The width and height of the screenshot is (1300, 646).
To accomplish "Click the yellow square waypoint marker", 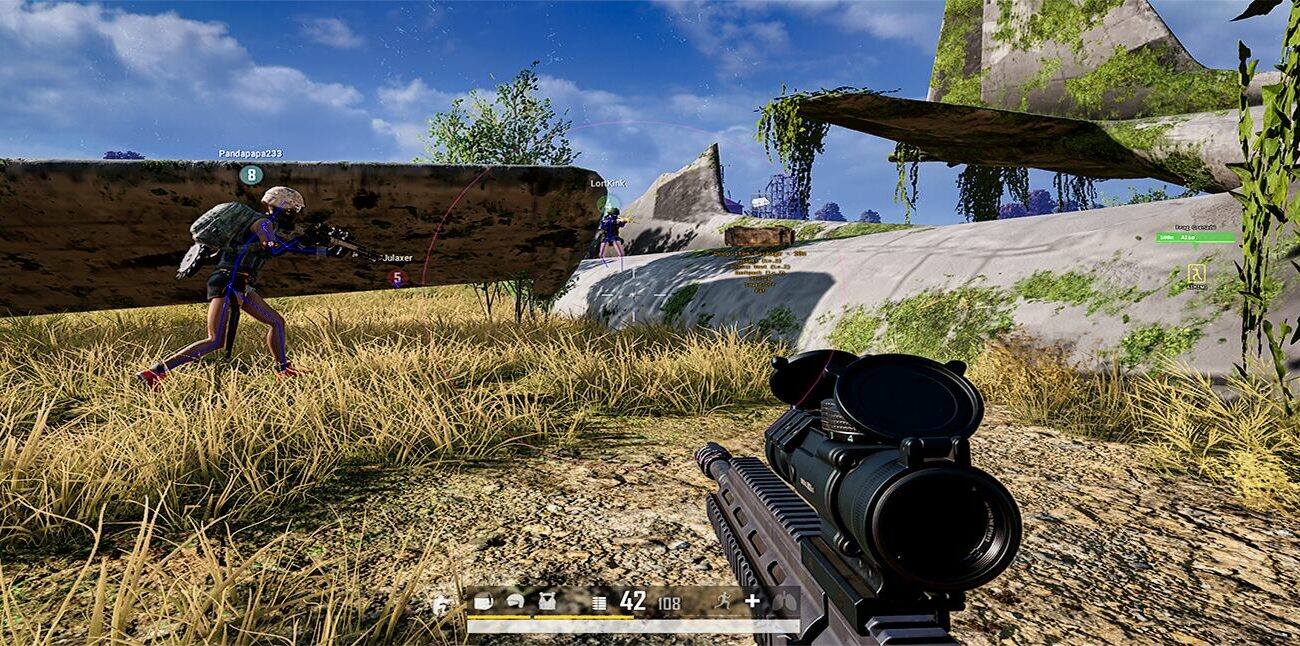I will [1196, 272].
